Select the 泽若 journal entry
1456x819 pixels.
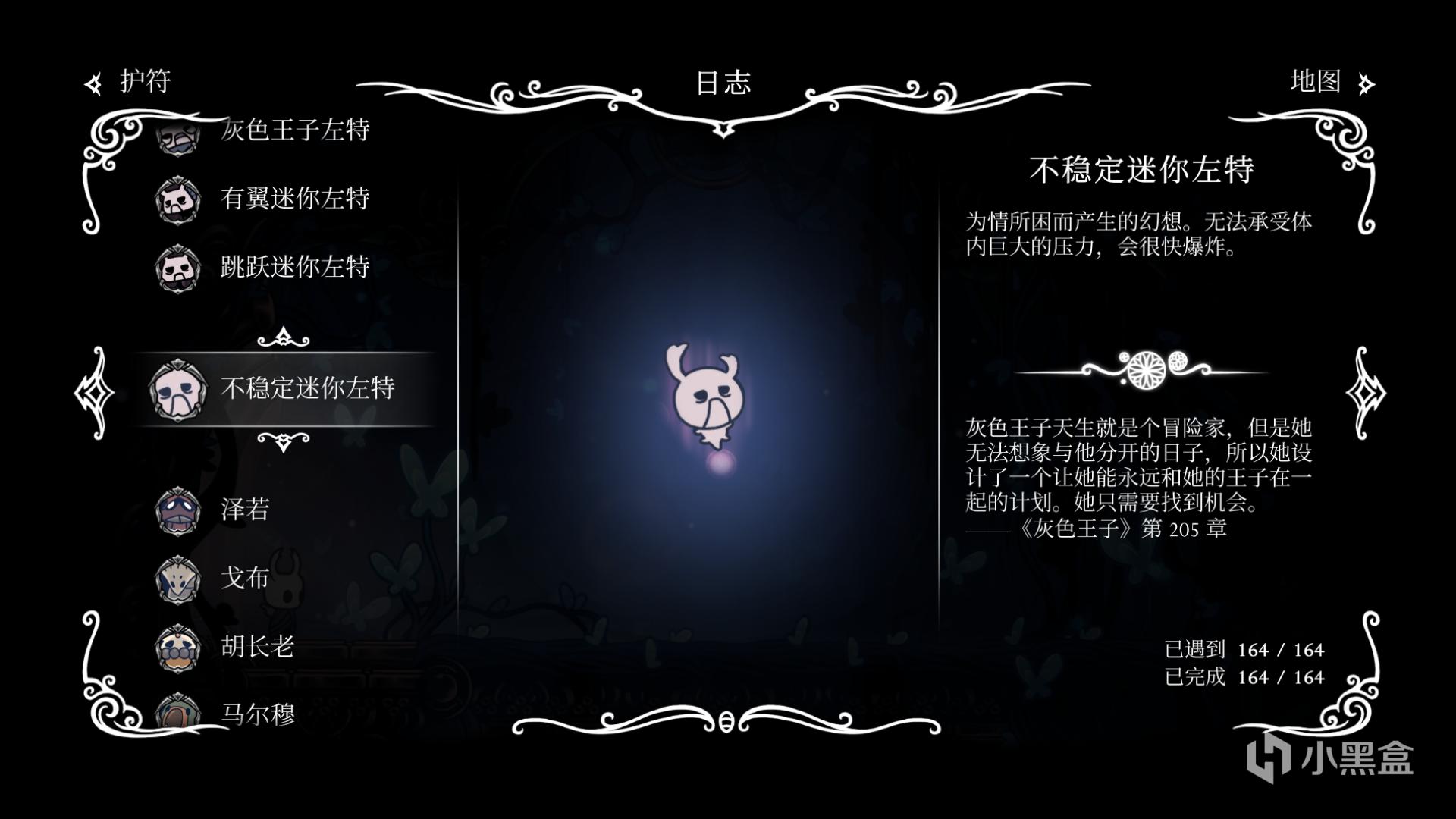(244, 510)
